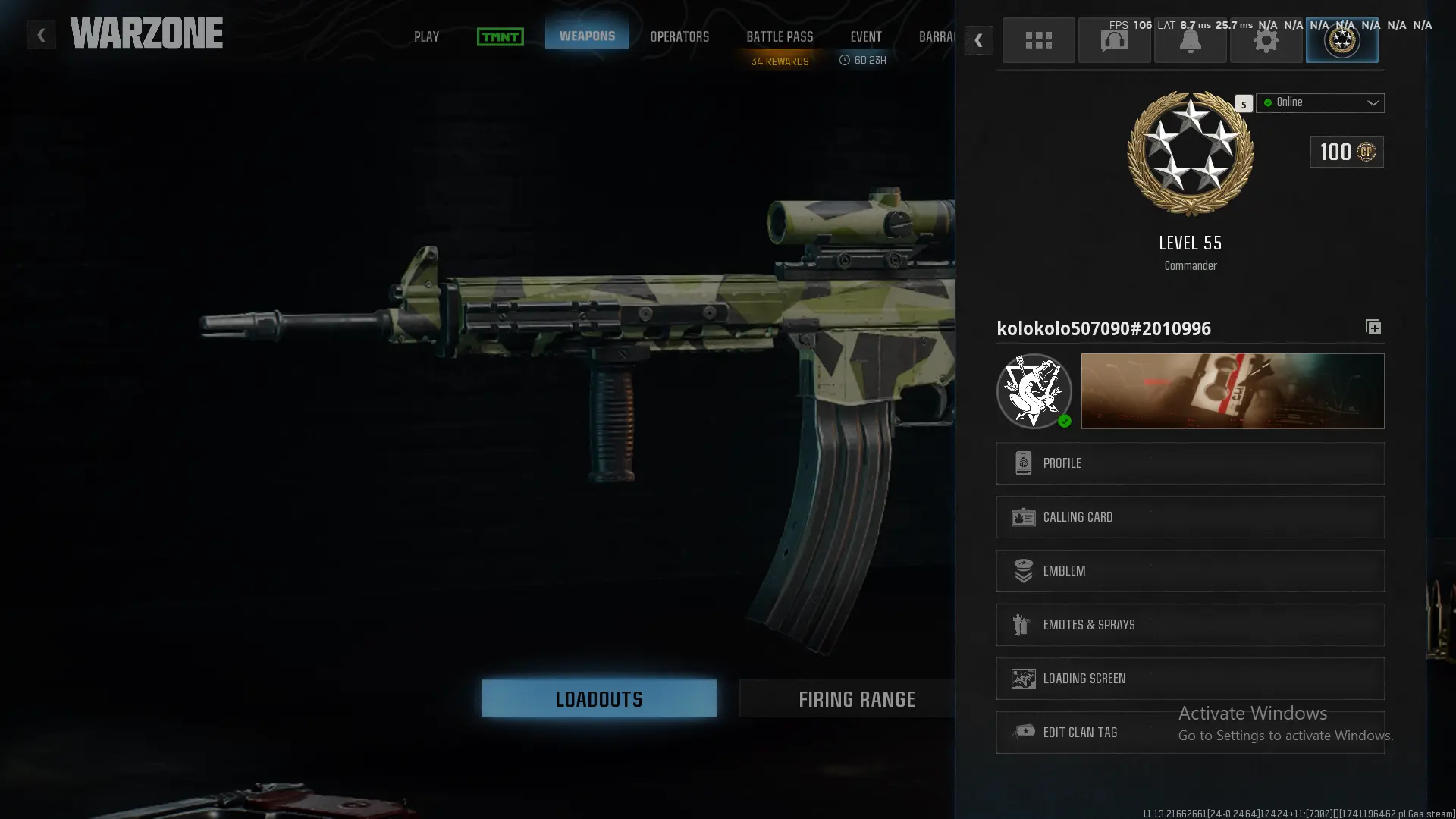Select the Loadouts button

598,698
